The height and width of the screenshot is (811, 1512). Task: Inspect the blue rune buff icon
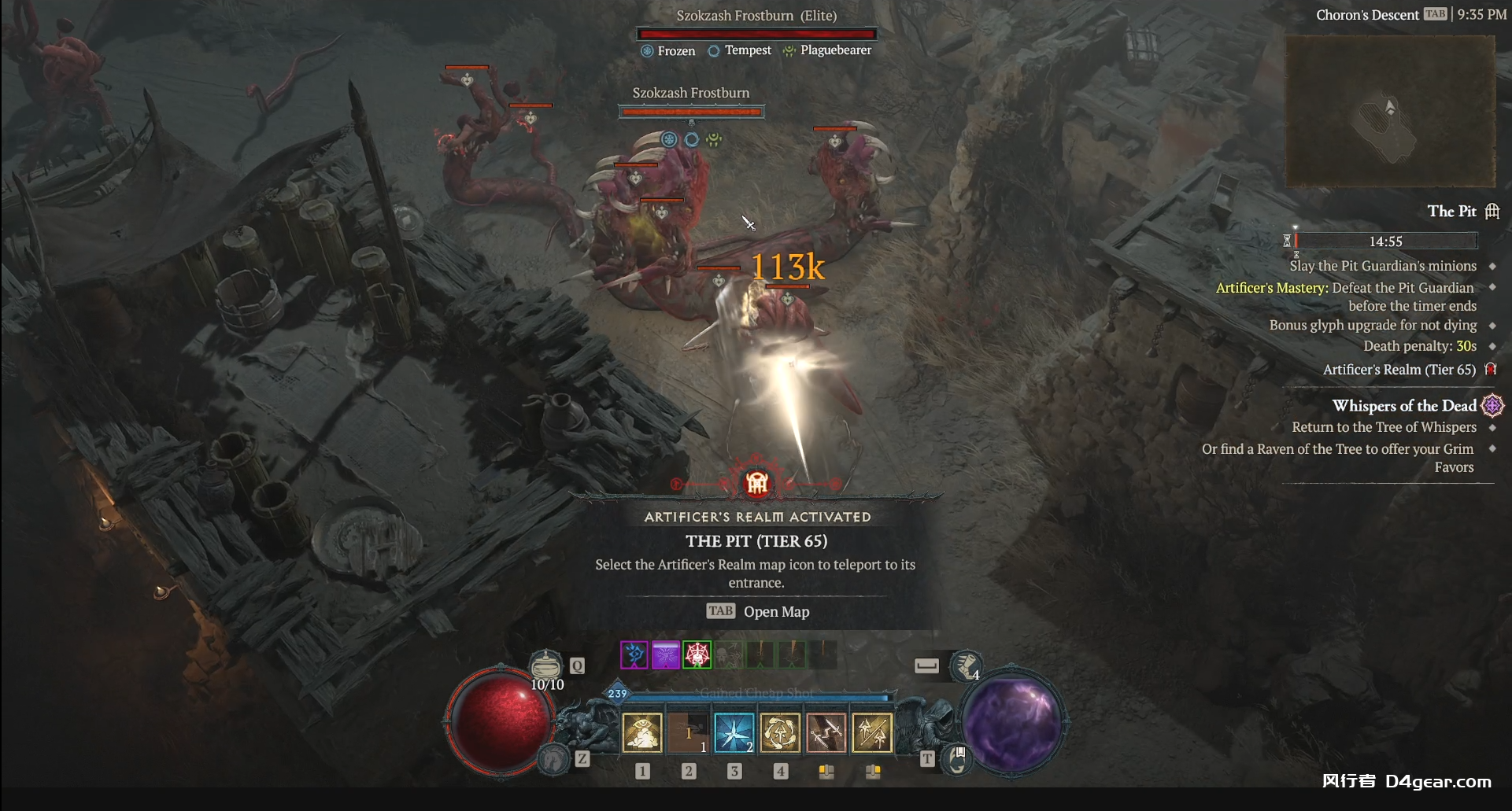click(634, 654)
